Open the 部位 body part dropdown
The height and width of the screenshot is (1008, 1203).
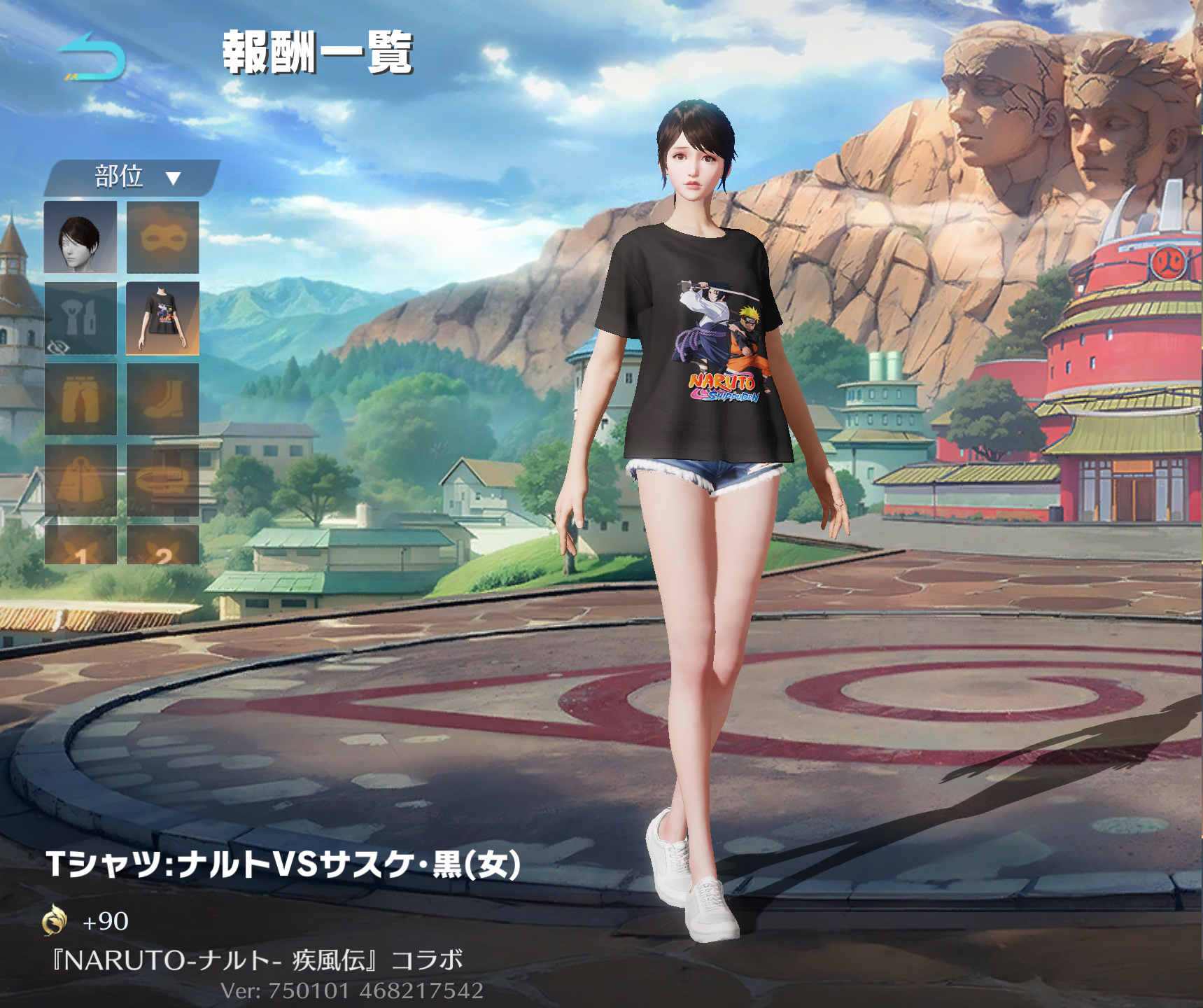133,177
